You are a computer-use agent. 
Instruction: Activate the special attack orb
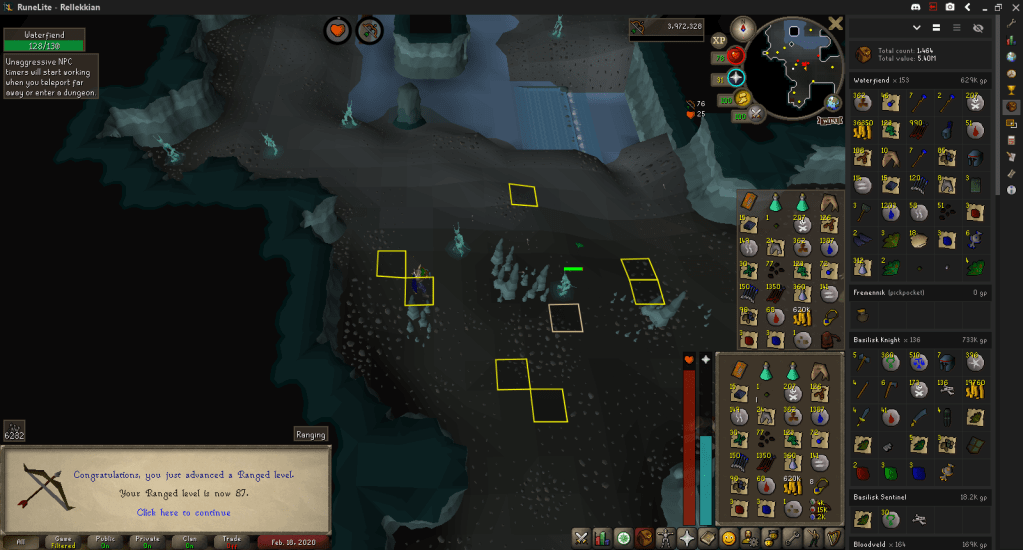755,113
